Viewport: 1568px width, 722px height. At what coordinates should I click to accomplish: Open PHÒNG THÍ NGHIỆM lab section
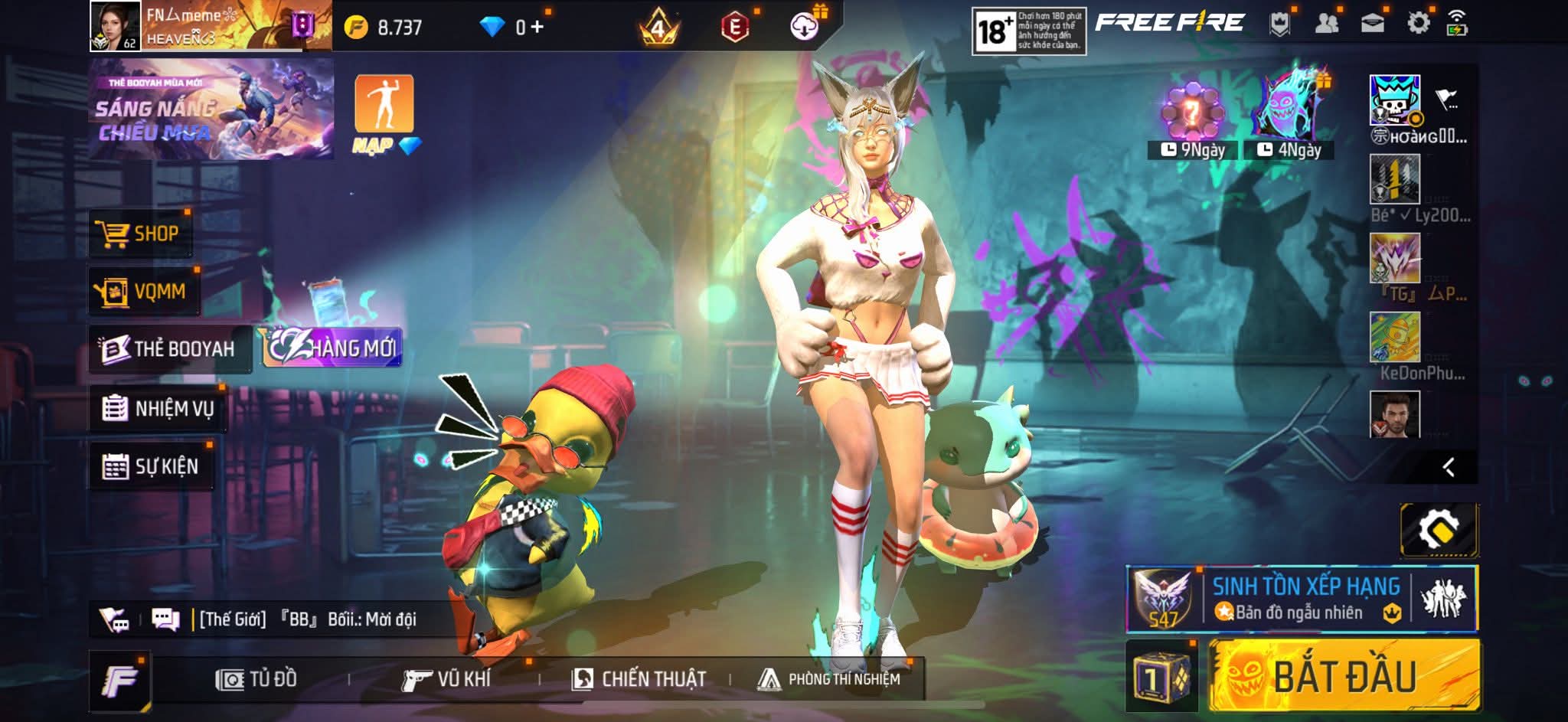coord(829,679)
